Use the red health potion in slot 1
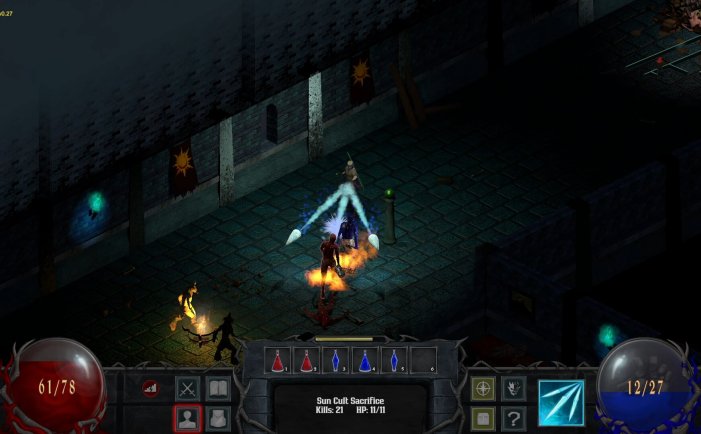Viewport: 701px width, 434px height. click(279, 360)
